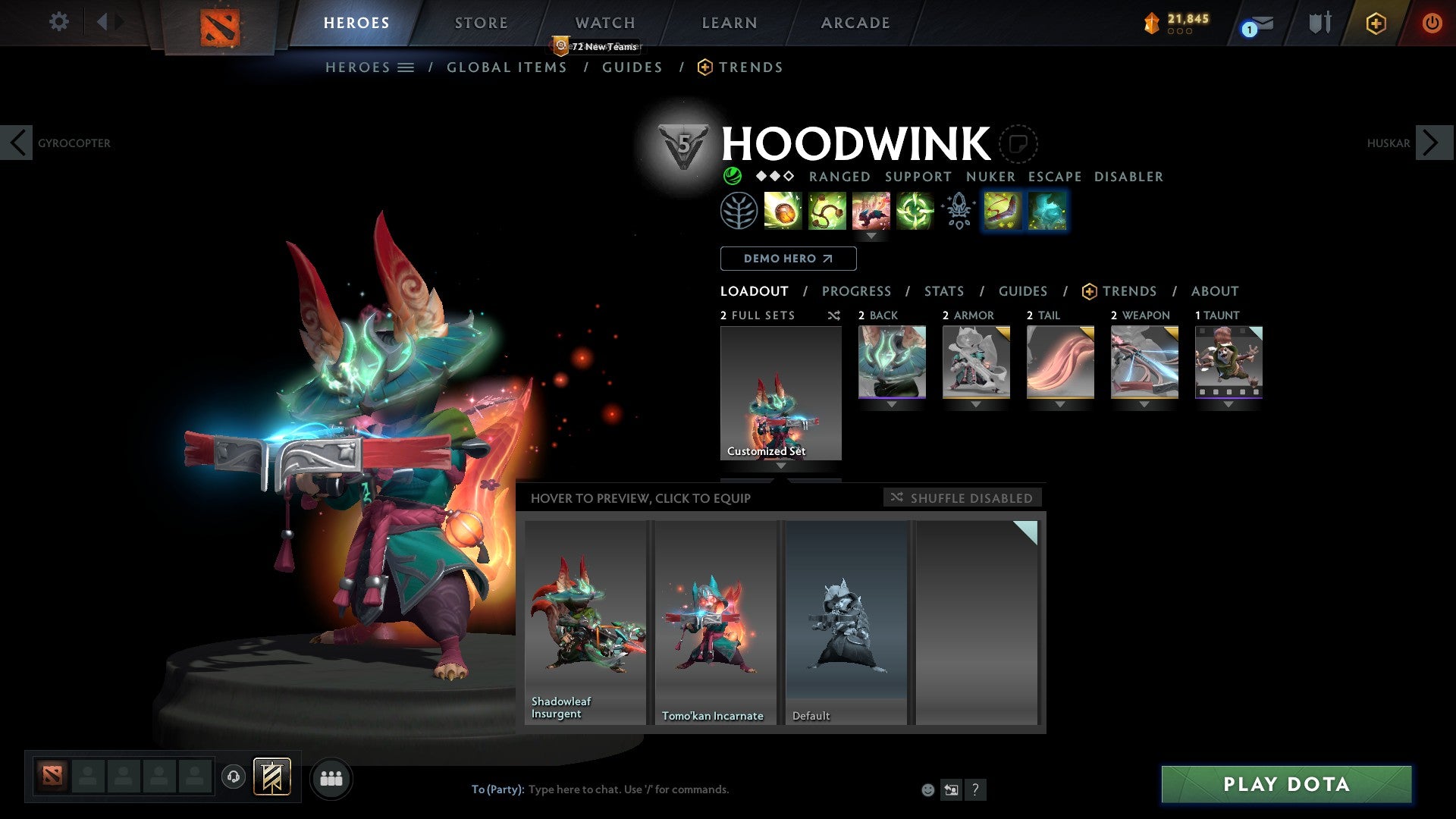The height and width of the screenshot is (819, 1456).
Task: Select the Taunt loadout slot
Action: point(1228,362)
